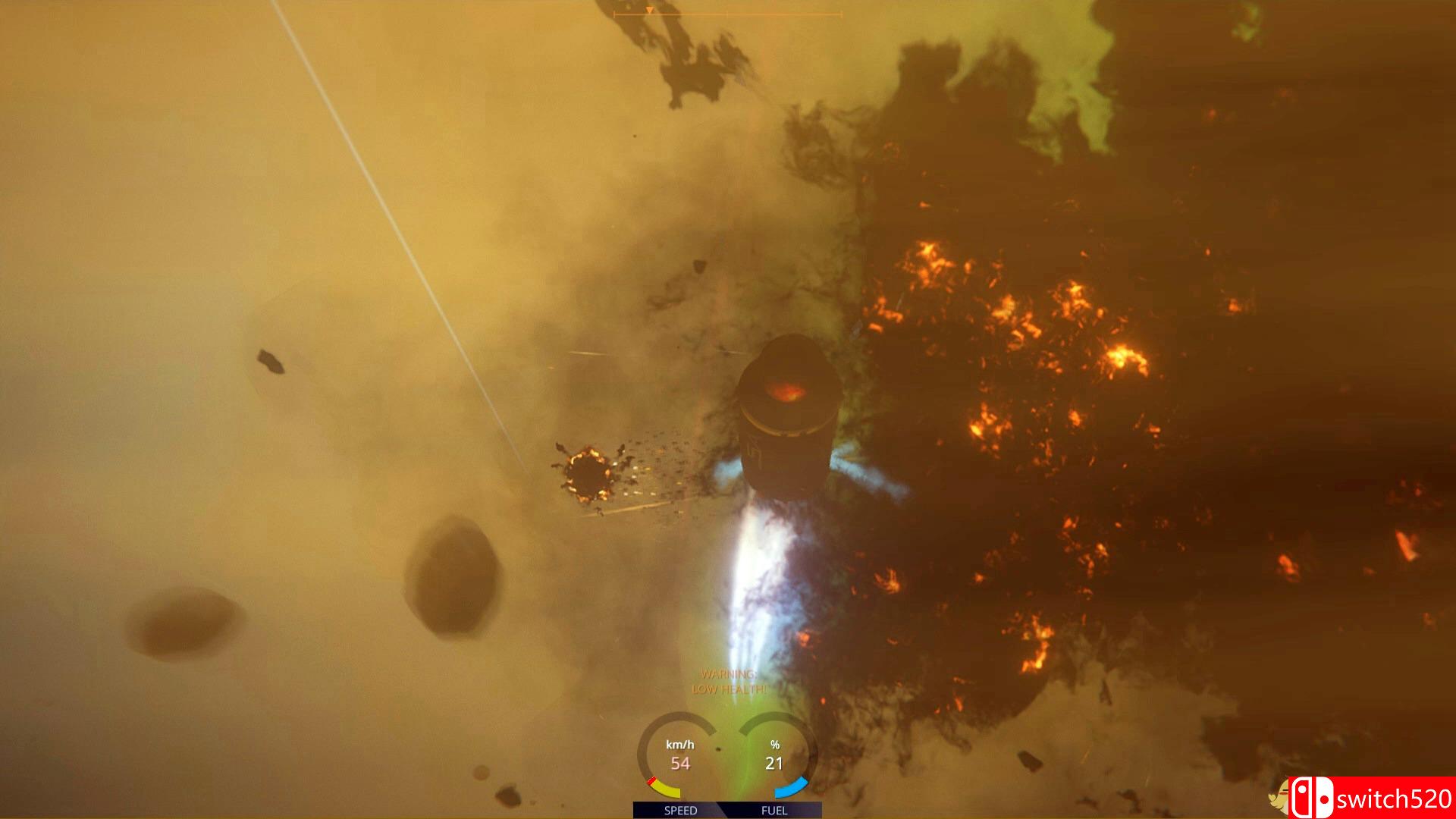Expand the right endpoint of the progress bar
Viewport: 1456px width, 819px height.
point(840,14)
